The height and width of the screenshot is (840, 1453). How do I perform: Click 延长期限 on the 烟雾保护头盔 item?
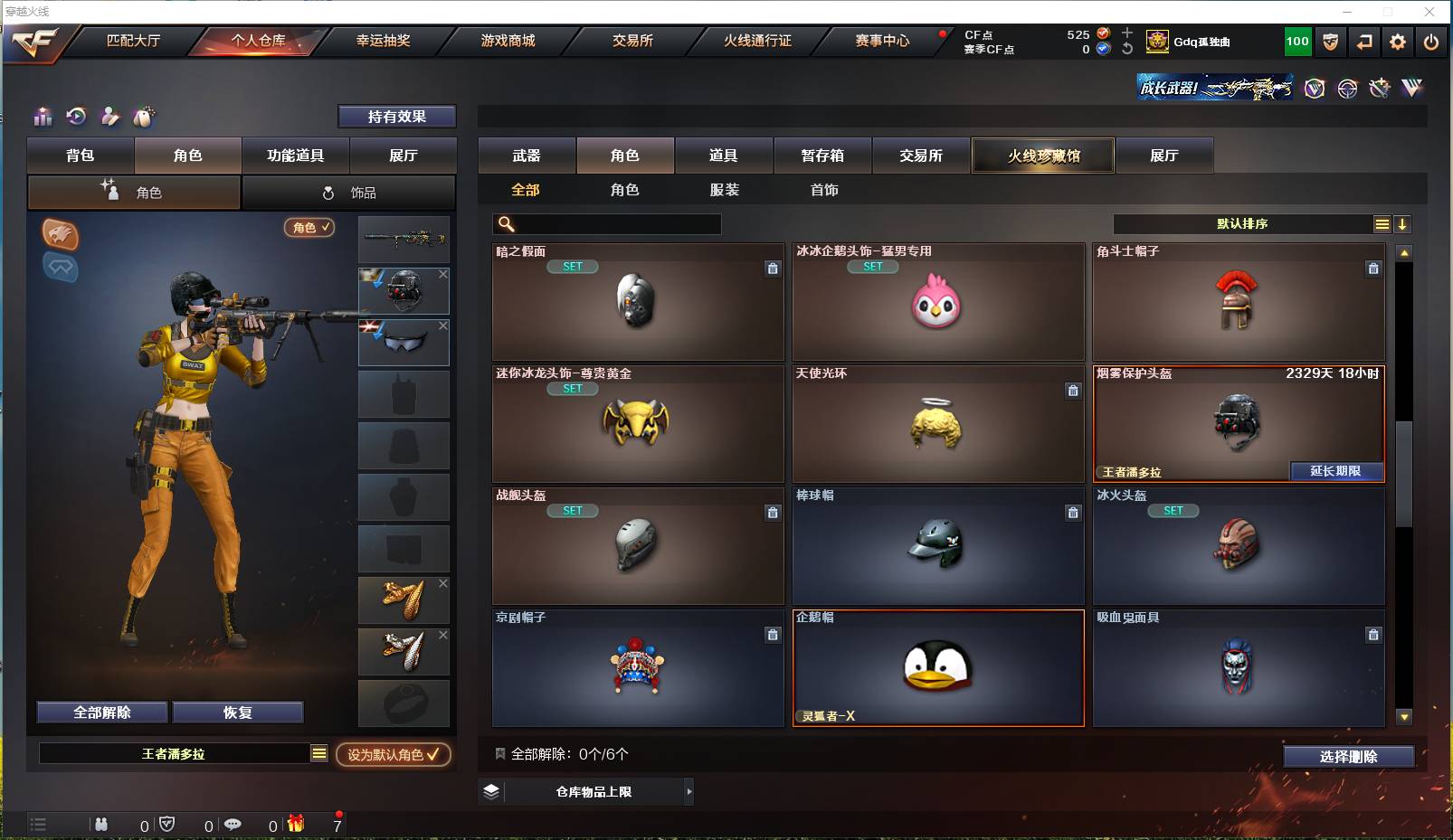(1334, 471)
